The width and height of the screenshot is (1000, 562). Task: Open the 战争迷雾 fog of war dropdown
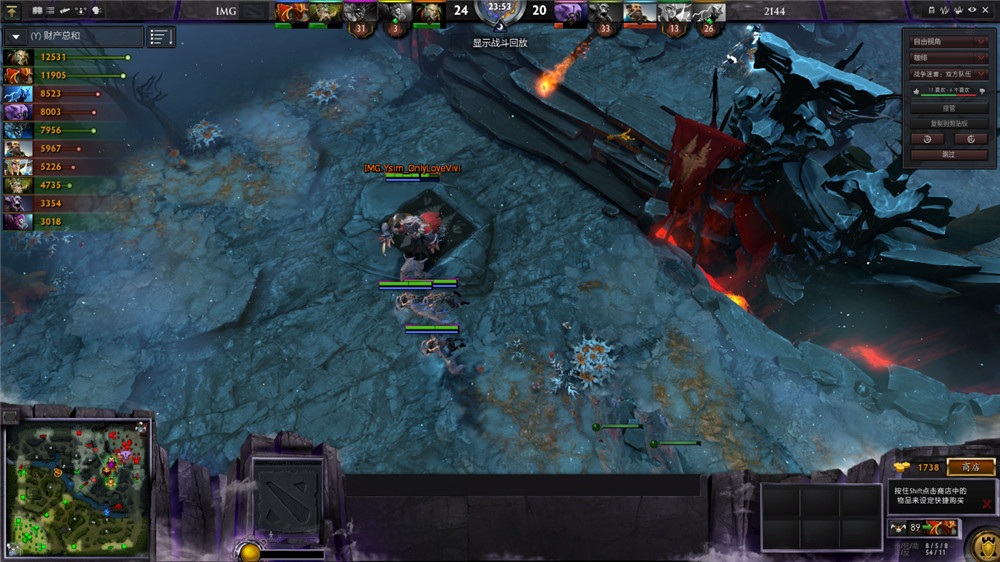click(949, 73)
